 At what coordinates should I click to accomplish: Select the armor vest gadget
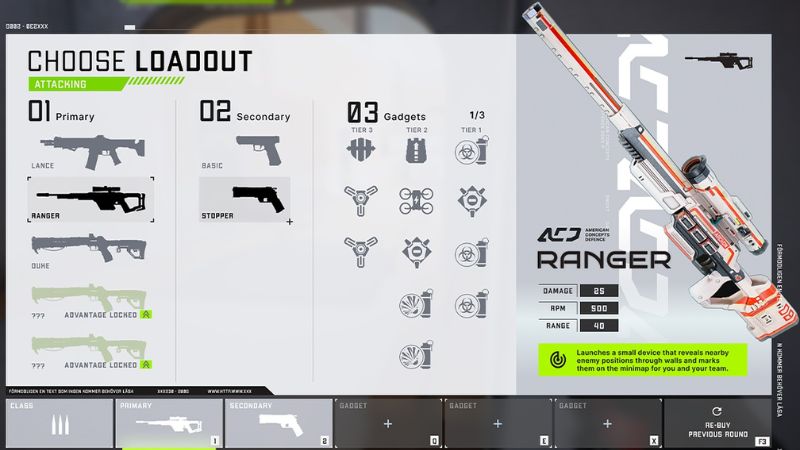coord(416,151)
